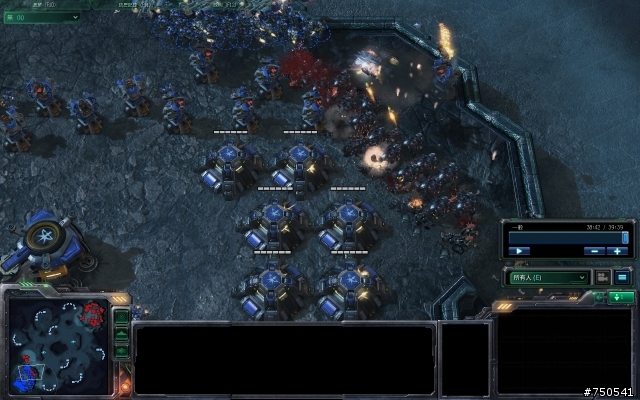Toggle the minimap terrain display button
This screenshot has height=400, width=640.
tap(121, 335)
